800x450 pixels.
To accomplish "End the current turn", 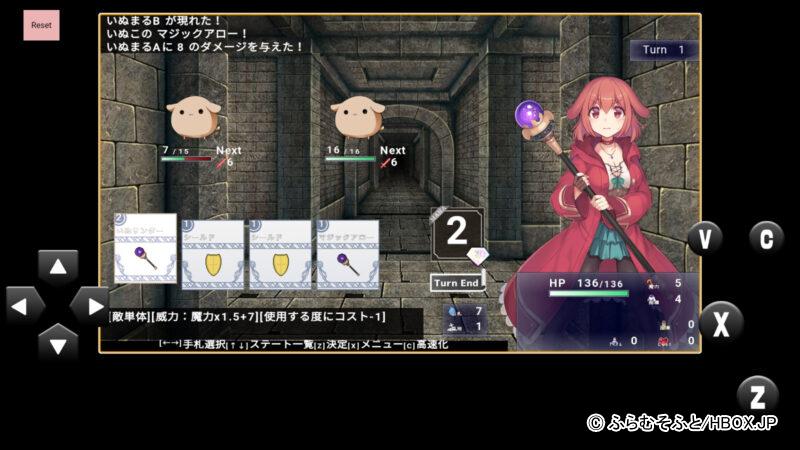I will coord(456,283).
